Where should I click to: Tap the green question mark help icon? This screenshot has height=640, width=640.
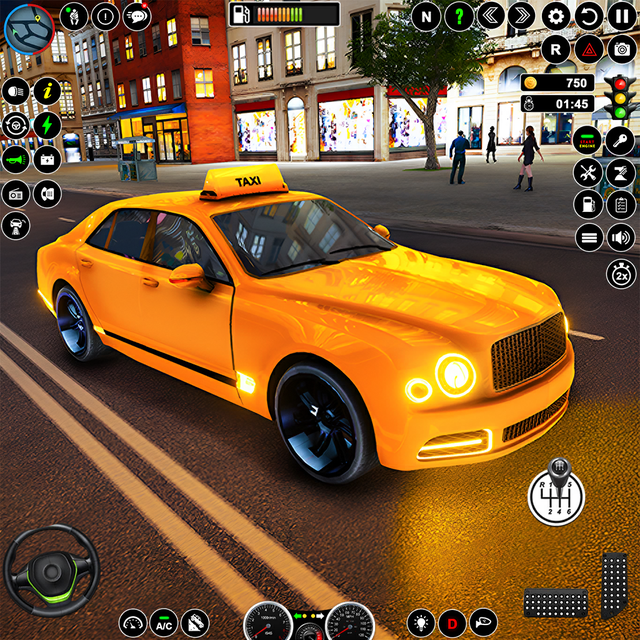tap(458, 16)
